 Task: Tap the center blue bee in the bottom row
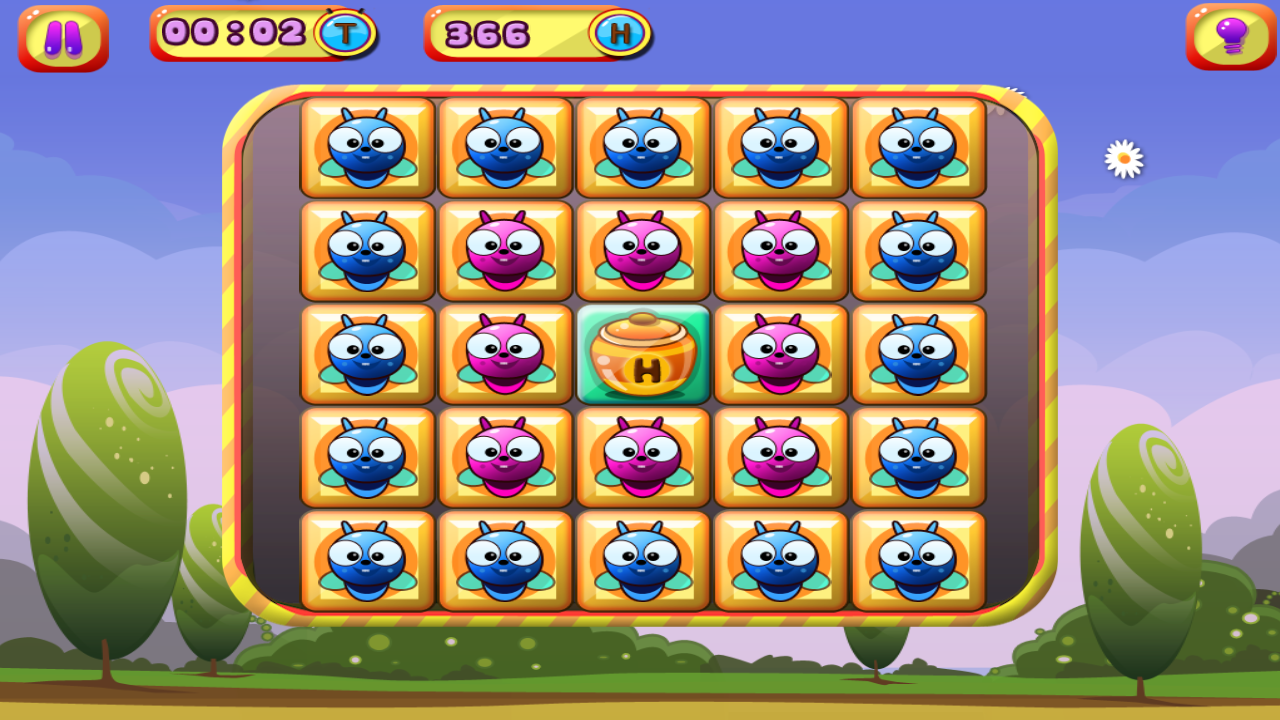(x=643, y=560)
